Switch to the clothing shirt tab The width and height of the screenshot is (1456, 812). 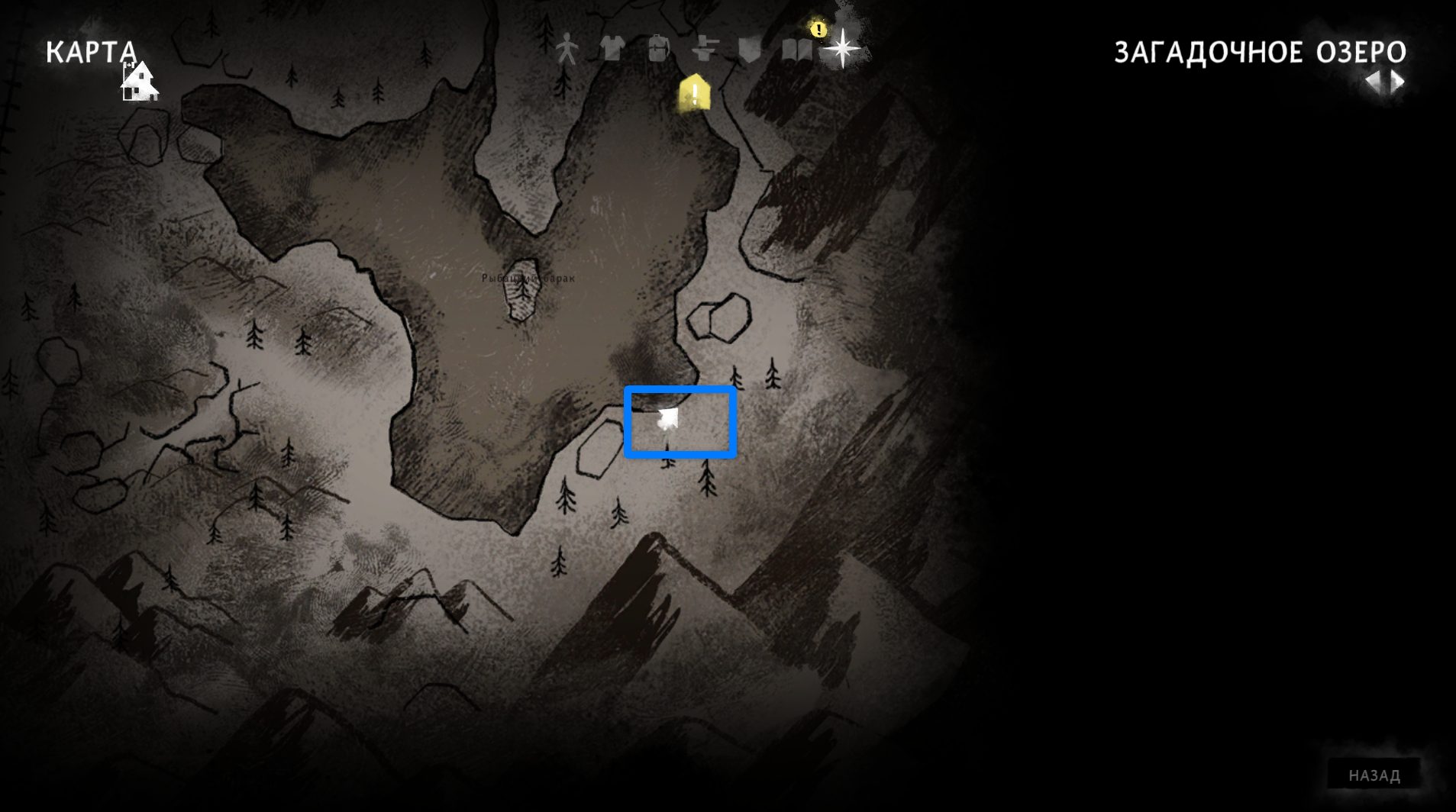(x=612, y=49)
